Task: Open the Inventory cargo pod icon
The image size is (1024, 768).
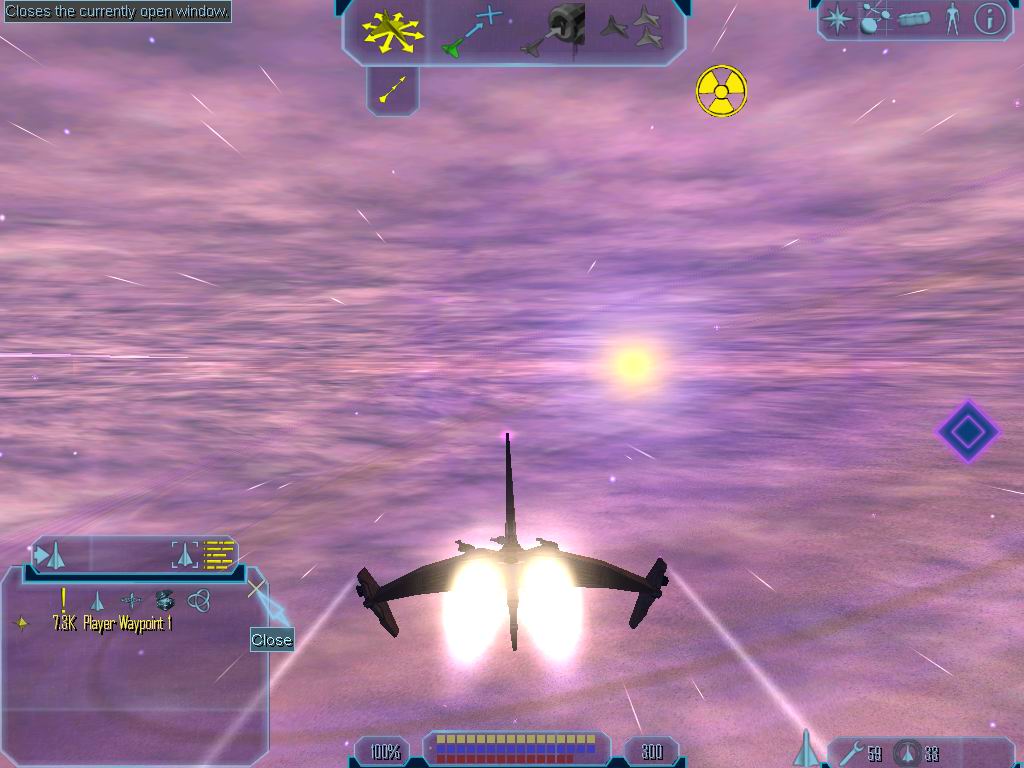Action: coord(914,19)
